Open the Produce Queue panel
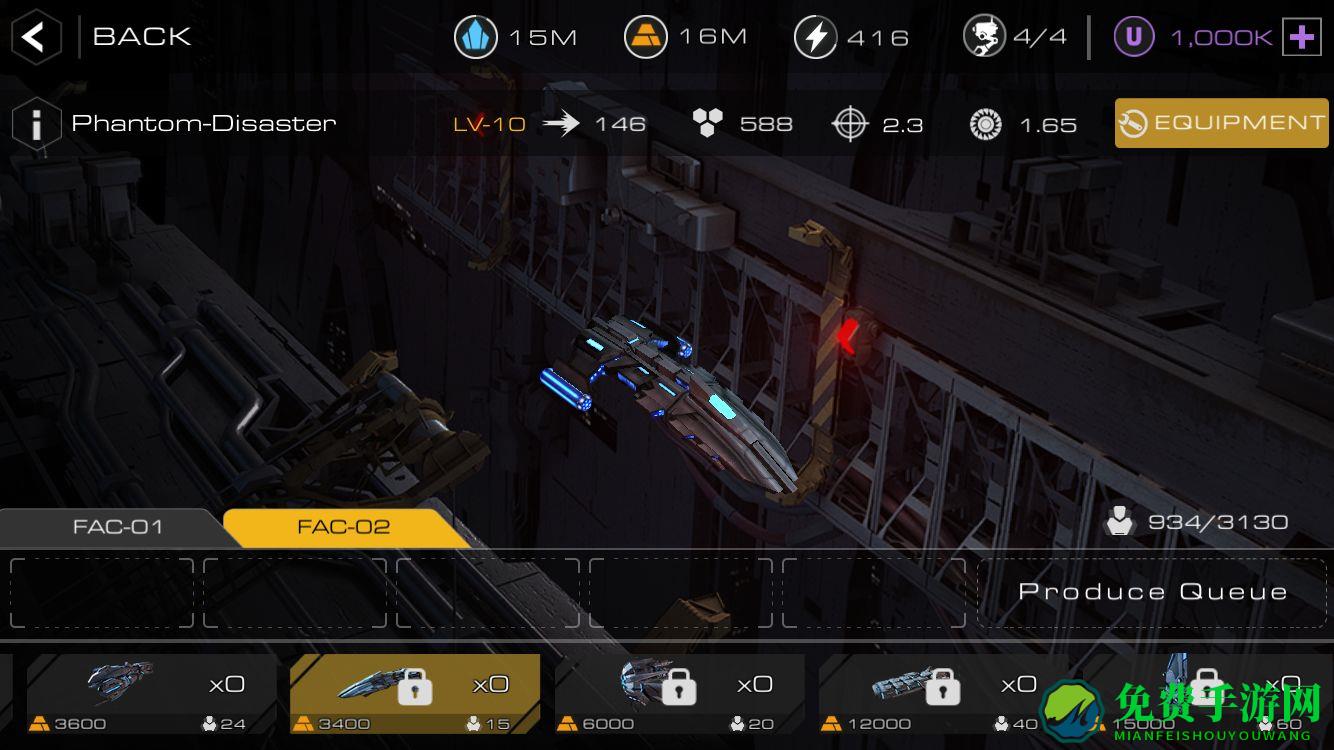 click(x=1152, y=592)
